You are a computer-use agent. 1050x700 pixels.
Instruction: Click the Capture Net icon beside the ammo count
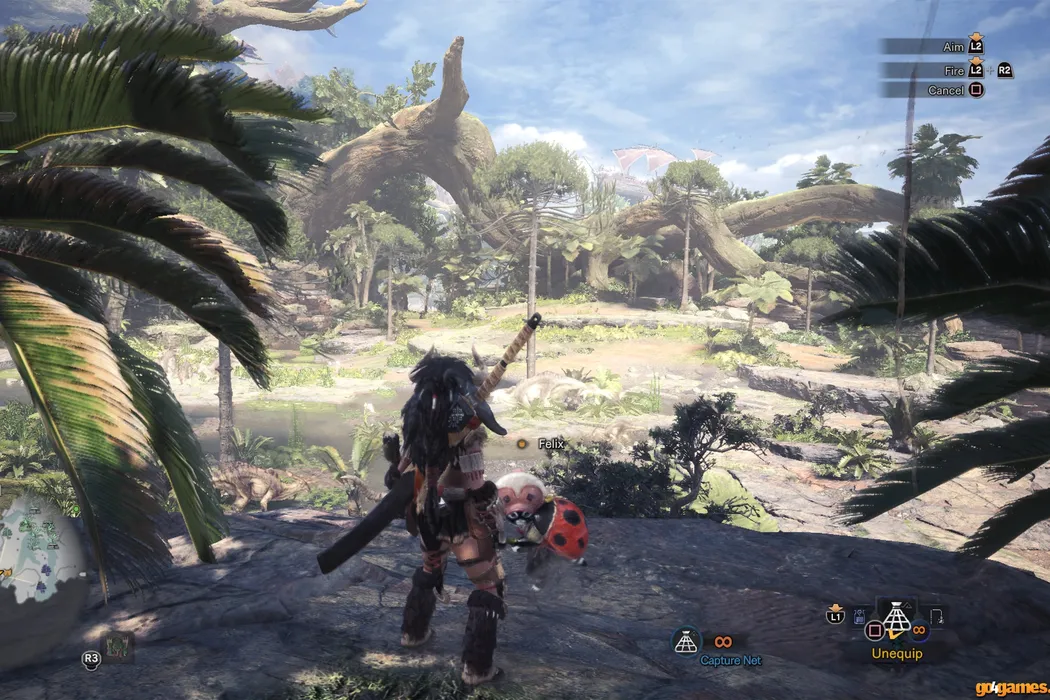click(686, 642)
